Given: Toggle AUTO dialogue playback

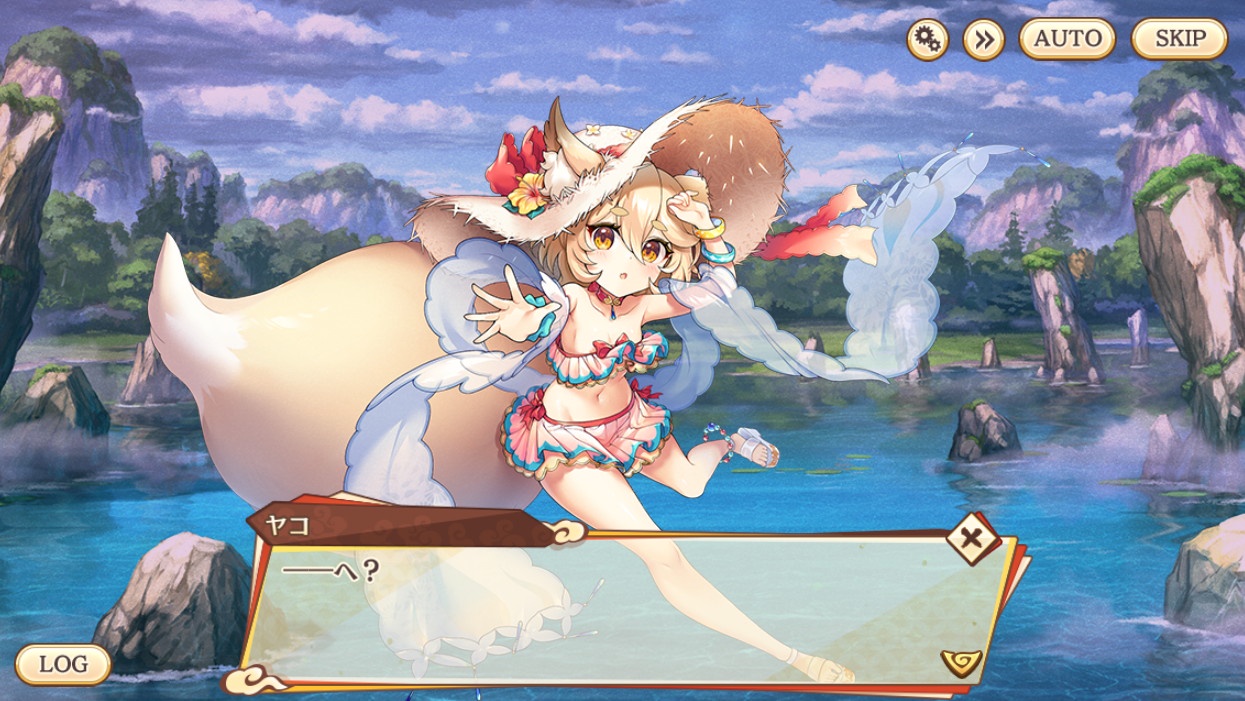Looking at the screenshot, I should [x=1067, y=40].
